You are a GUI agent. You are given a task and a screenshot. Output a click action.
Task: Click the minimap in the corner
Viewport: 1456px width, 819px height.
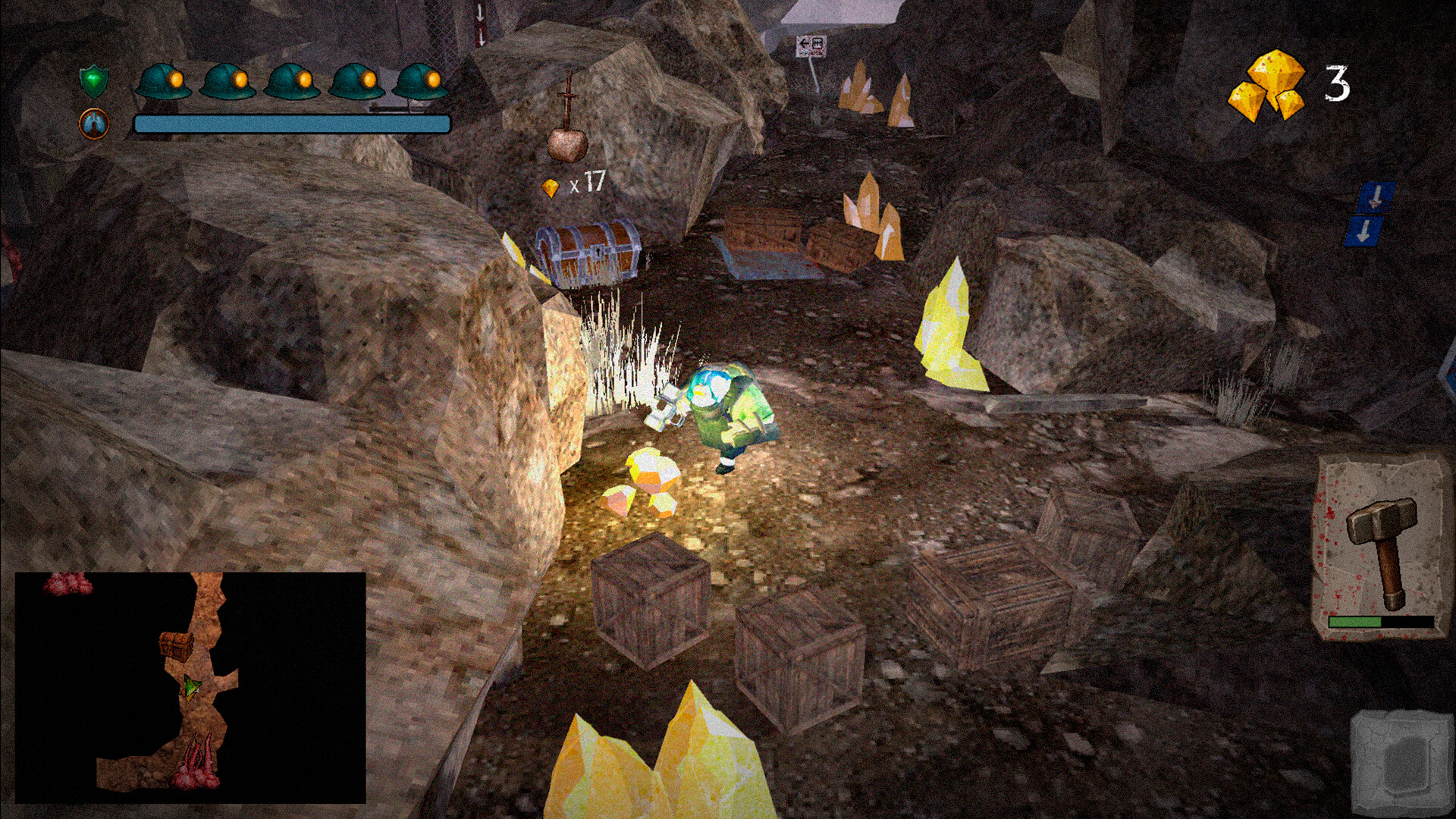click(x=190, y=687)
